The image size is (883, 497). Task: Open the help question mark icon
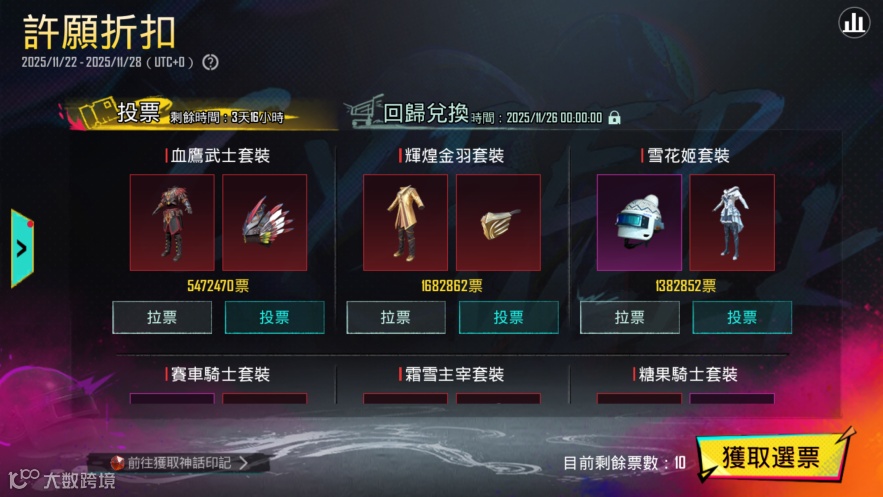click(210, 62)
